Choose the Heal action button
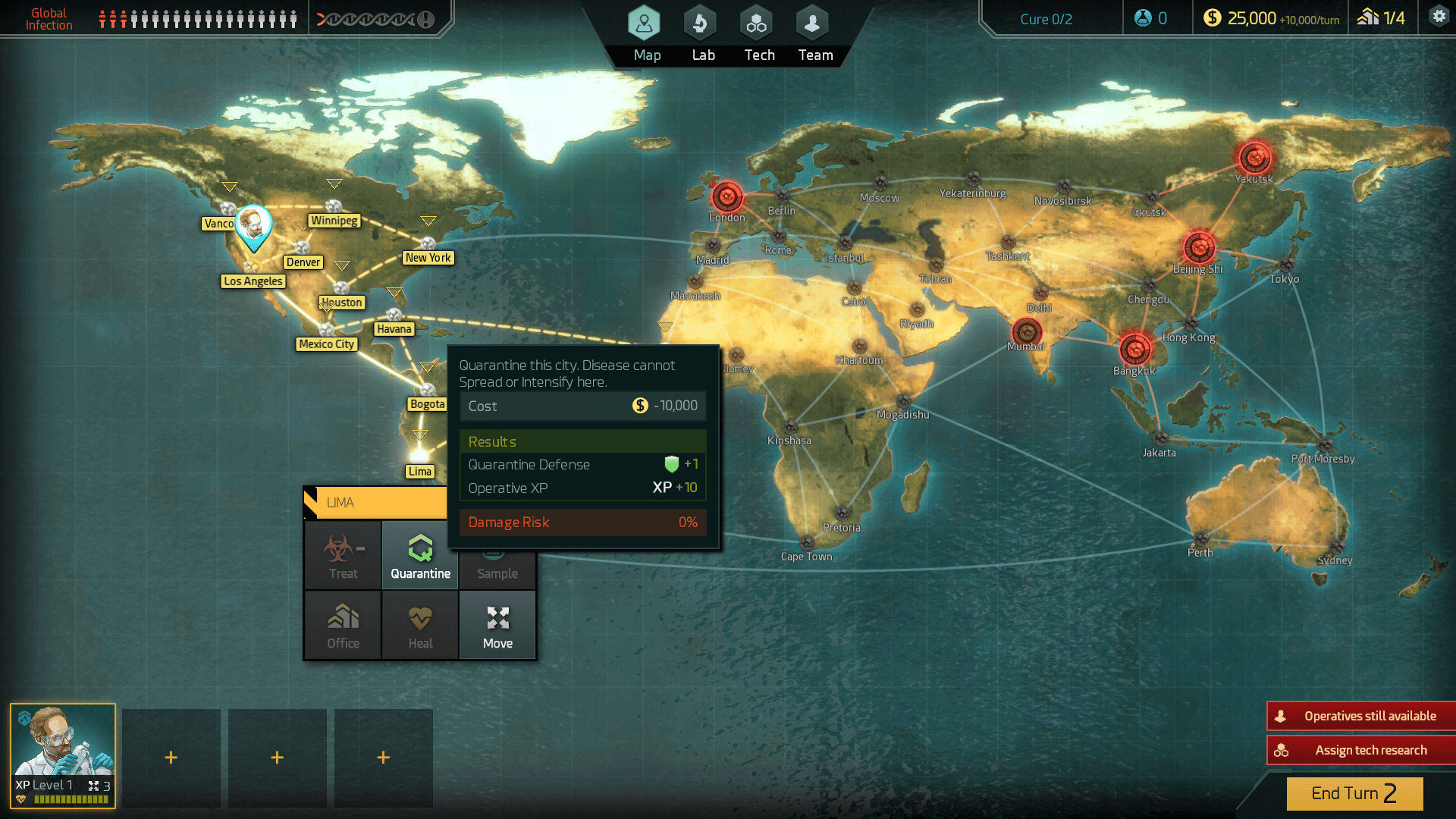The height and width of the screenshot is (819, 1456). point(420,626)
